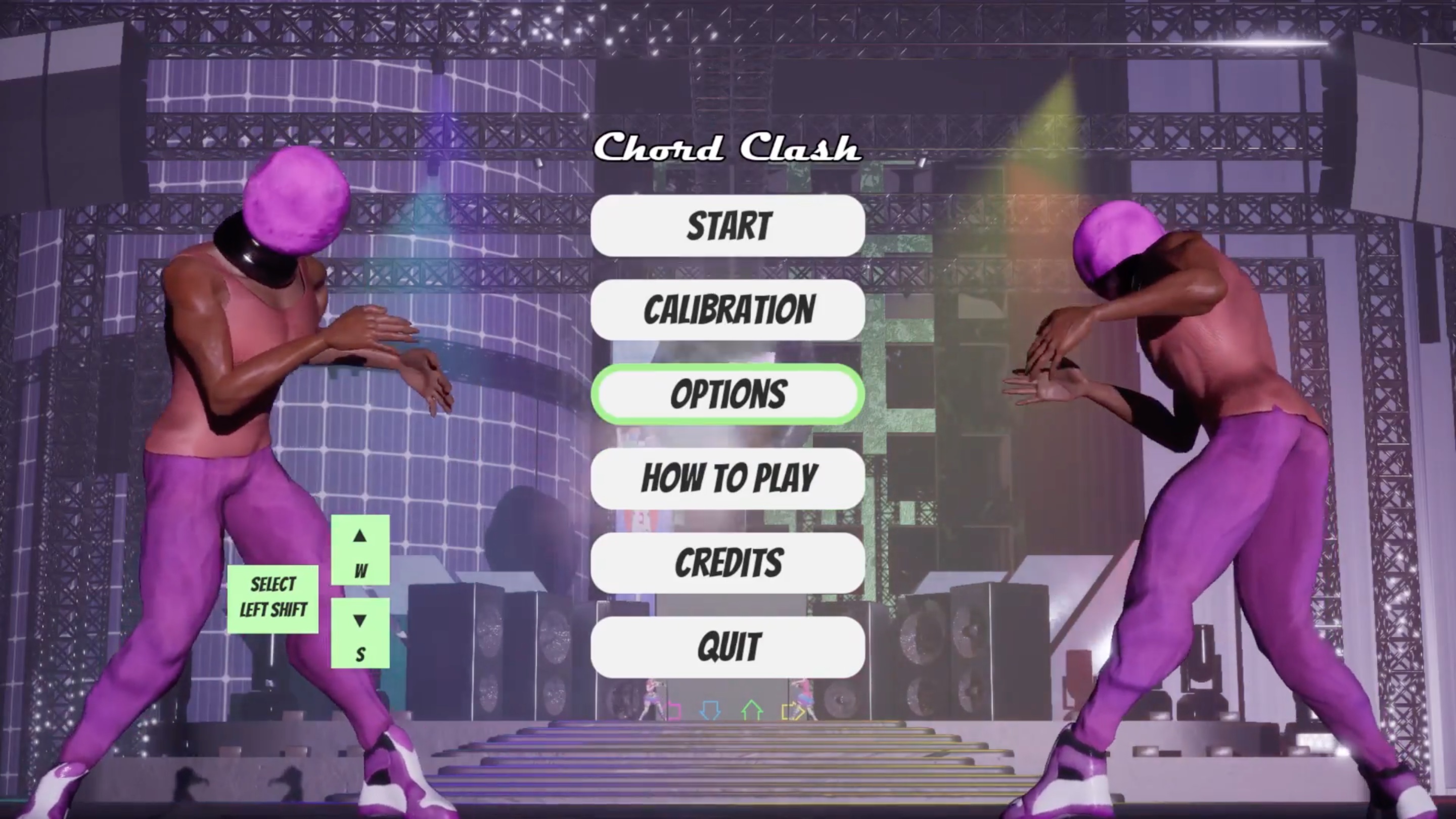Open HOW TO PLAY from the menu
Screen dimensions: 1456x819
click(728, 478)
